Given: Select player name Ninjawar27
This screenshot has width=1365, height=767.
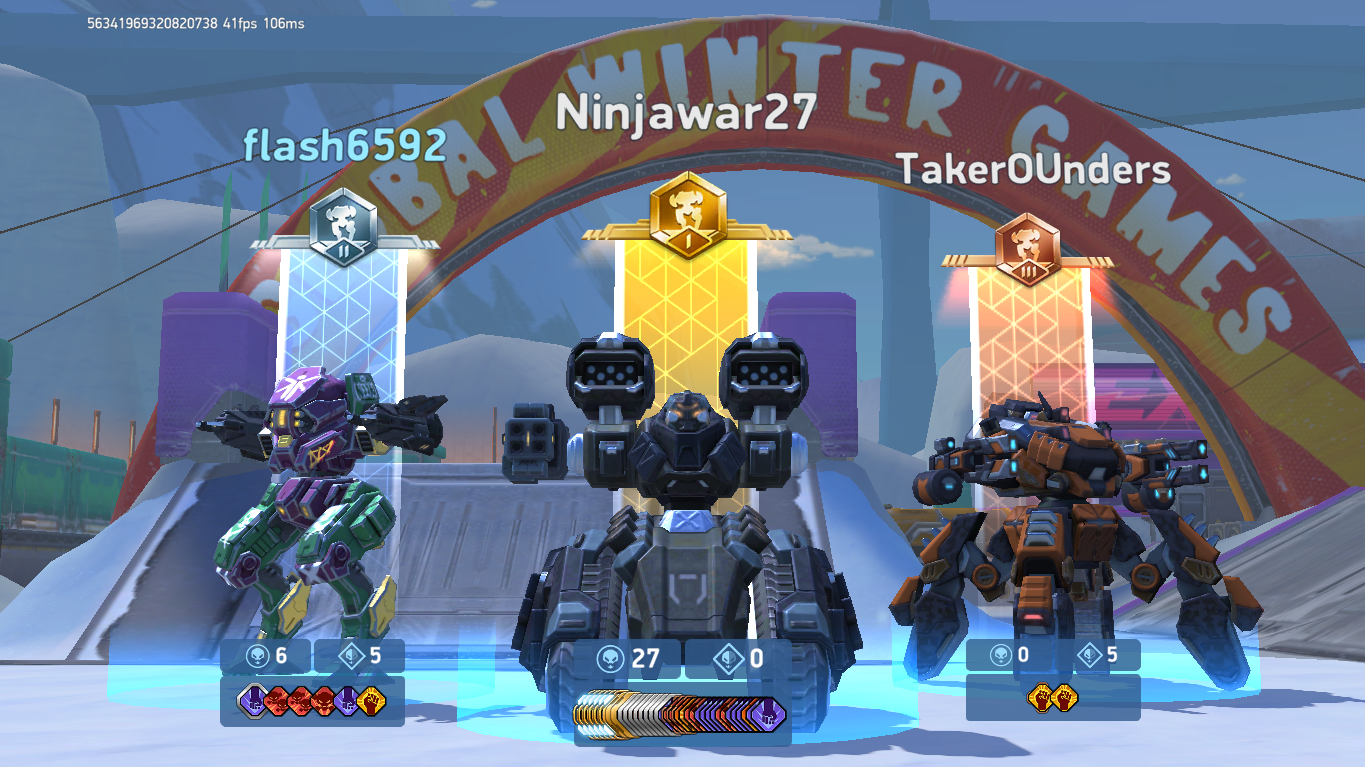Looking at the screenshot, I should point(686,113).
